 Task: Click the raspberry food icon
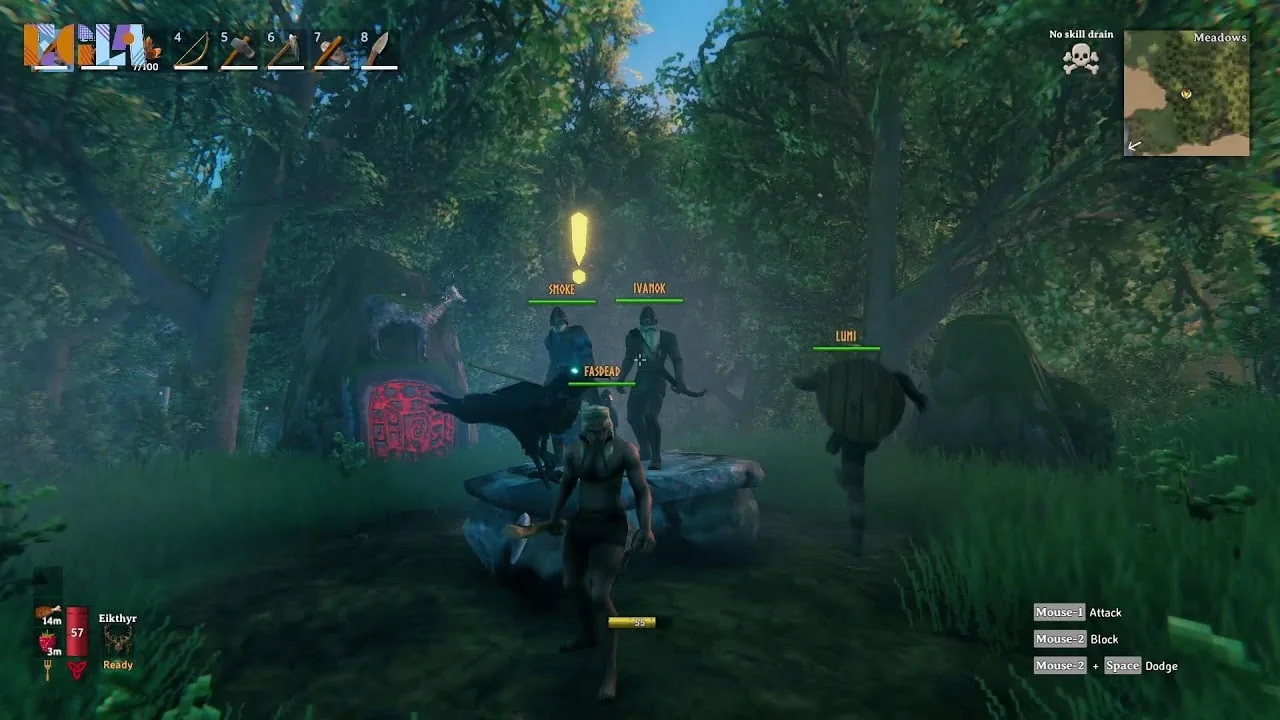pos(47,641)
